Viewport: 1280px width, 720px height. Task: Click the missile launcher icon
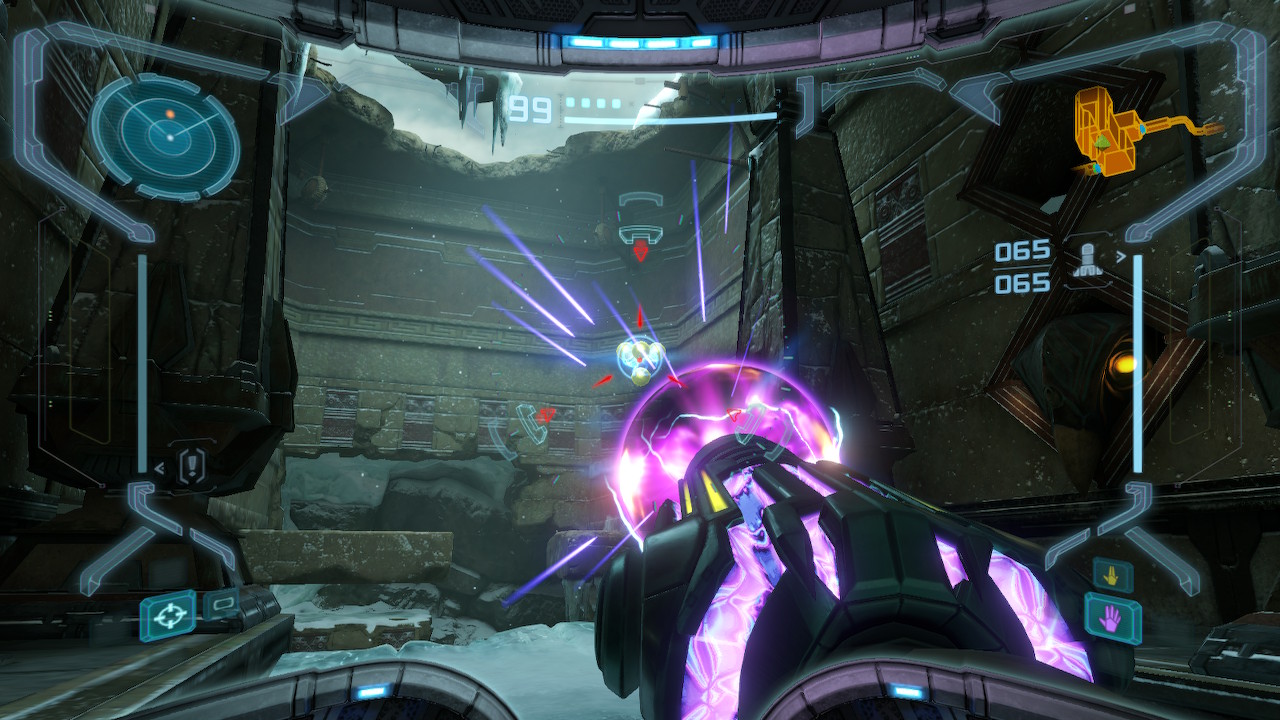click(x=1087, y=260)
